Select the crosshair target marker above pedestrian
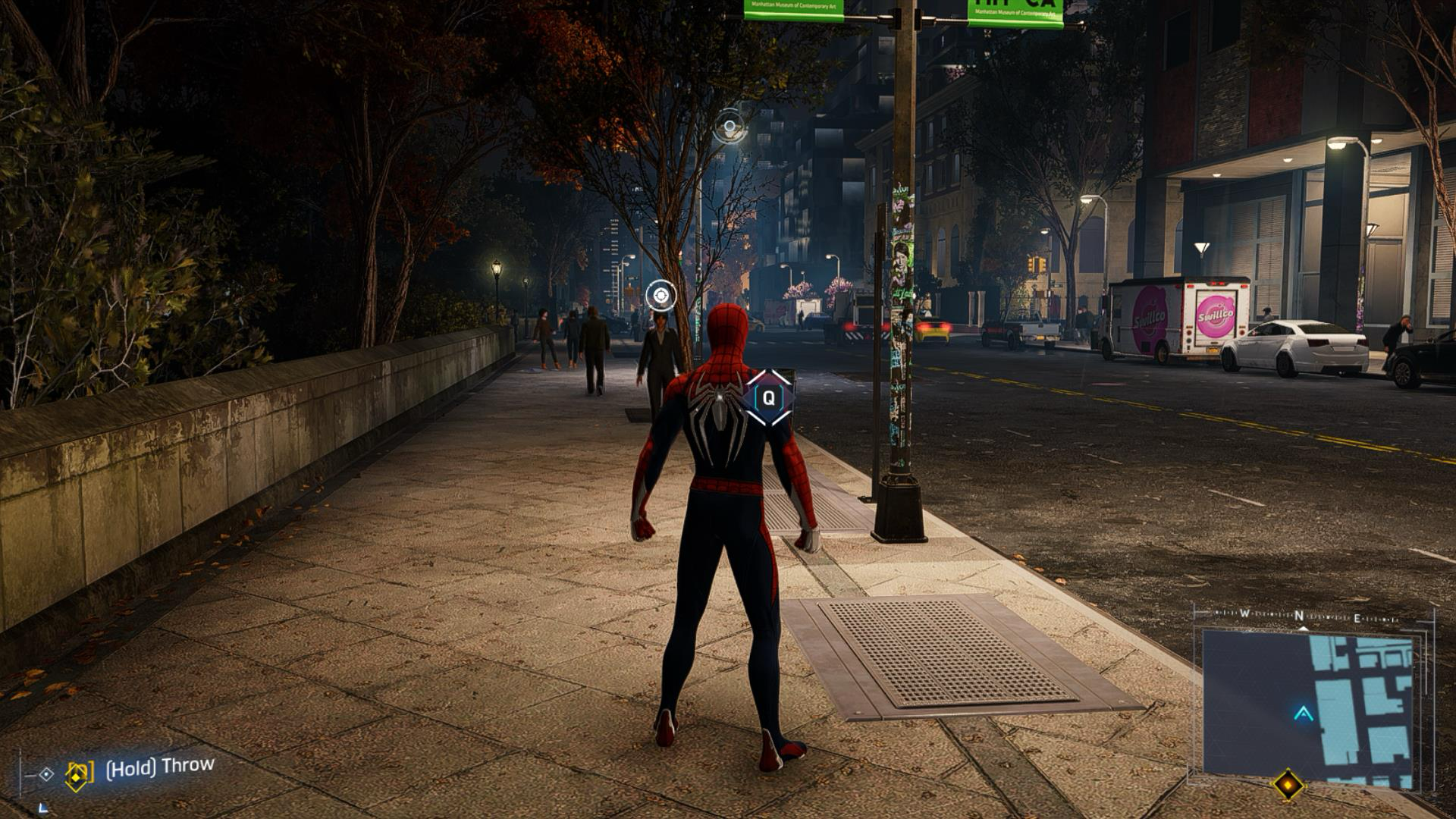 point(661,295)
